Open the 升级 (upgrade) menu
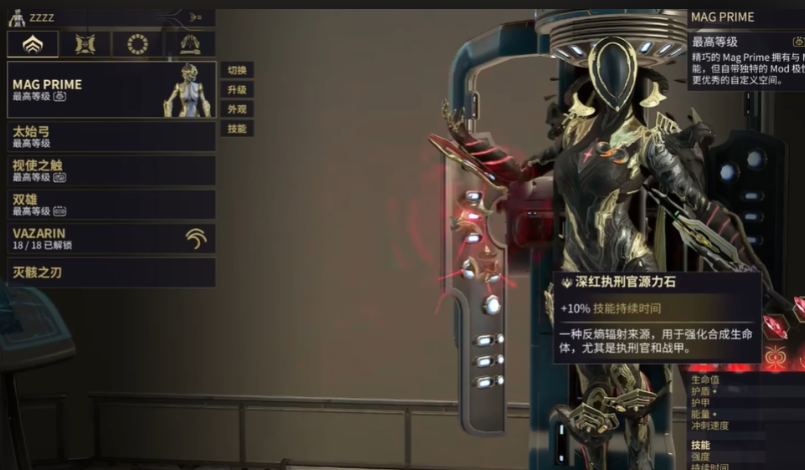Screen dimensions: 805x470 click(x=237, y=89)
